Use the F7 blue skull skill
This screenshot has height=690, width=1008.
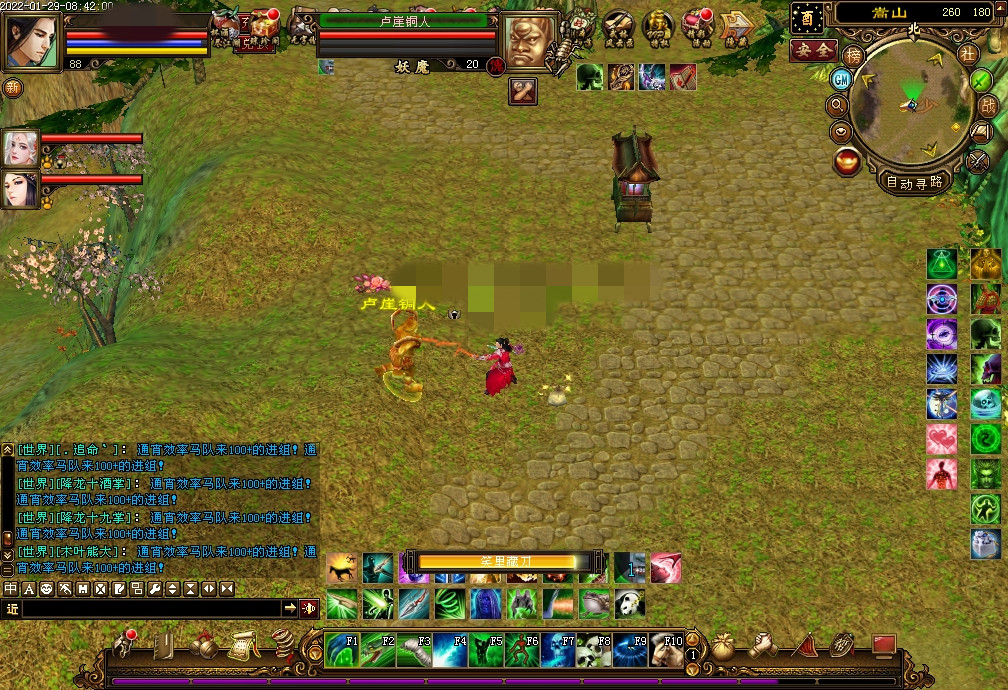click(x=558, y=650)
